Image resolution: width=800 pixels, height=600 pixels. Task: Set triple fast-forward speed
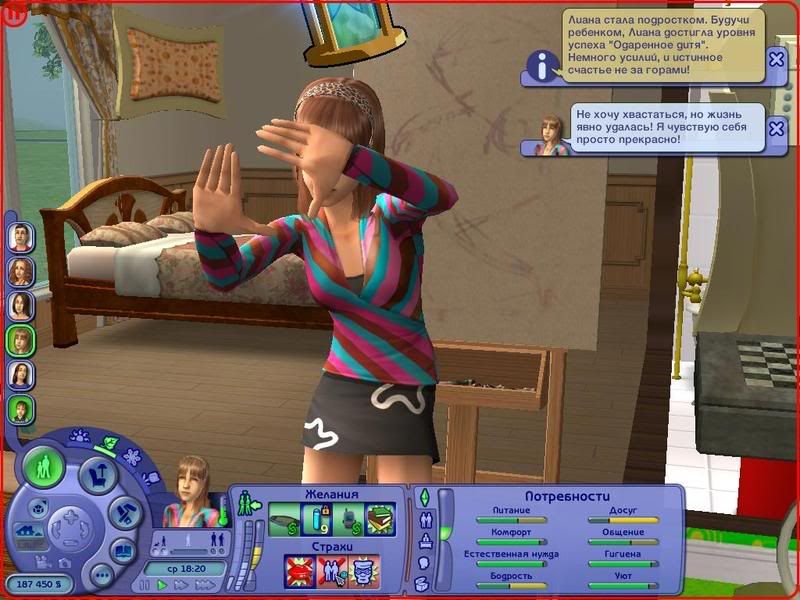pyautogui.click(x=205, y=584)
